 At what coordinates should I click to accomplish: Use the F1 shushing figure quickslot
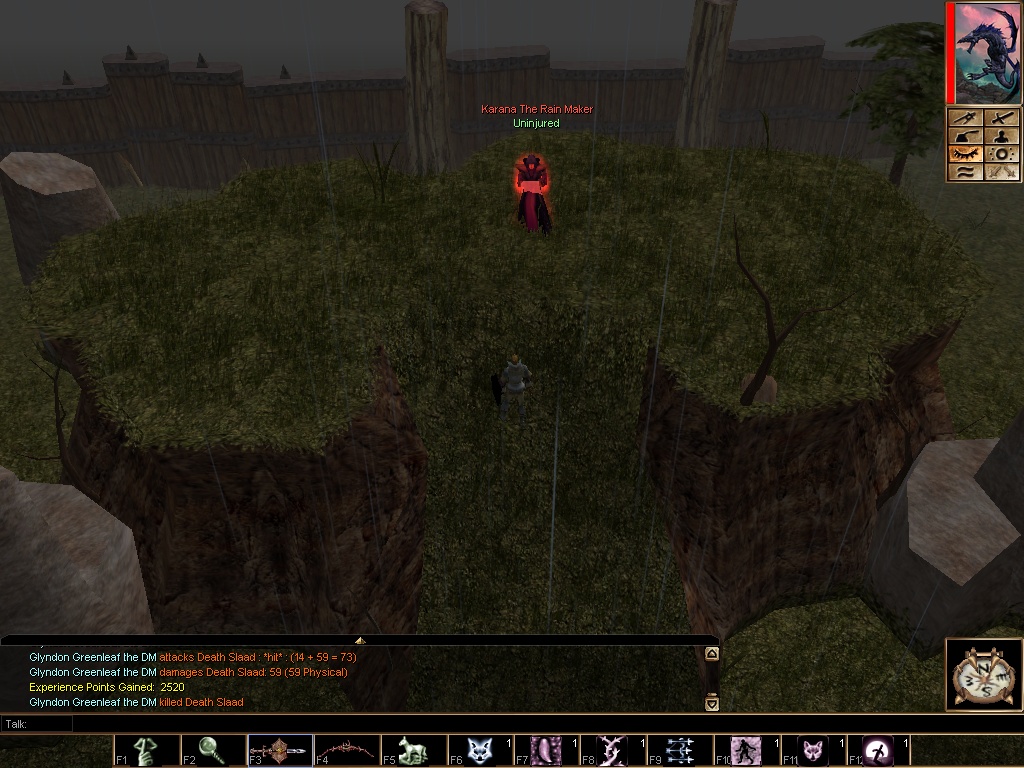point(145,751)
